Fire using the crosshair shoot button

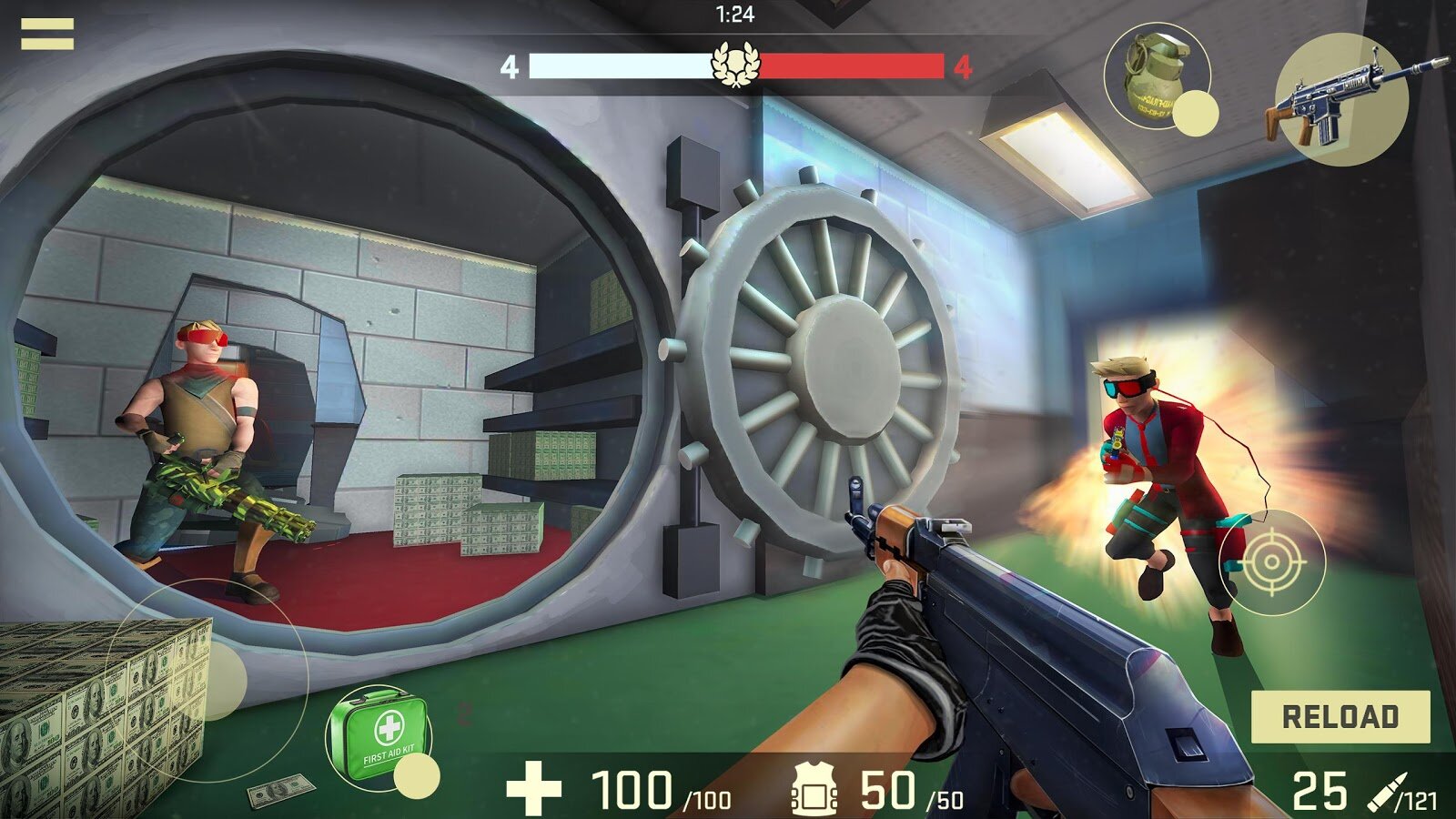(1271, 562)
